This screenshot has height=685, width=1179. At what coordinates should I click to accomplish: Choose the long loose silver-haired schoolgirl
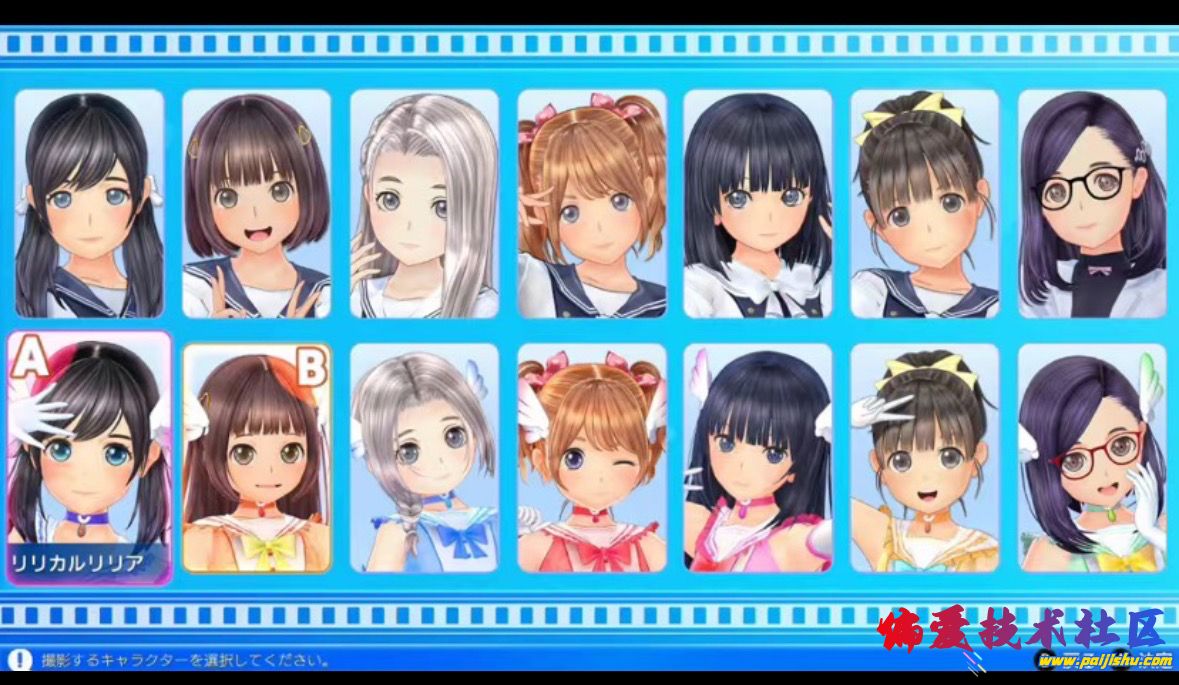424,203
